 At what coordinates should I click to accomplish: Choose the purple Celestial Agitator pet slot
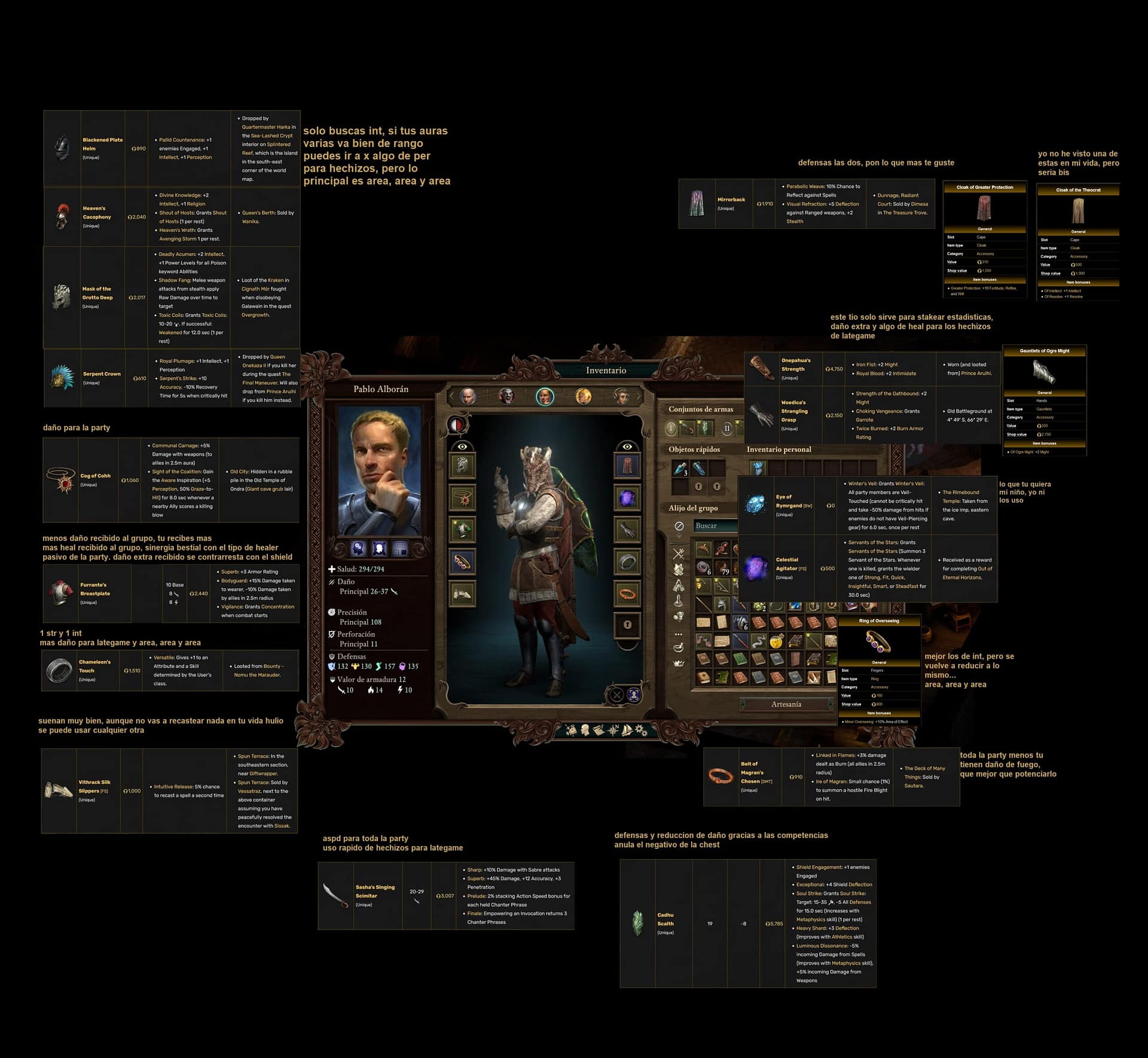[x=627, y=498]
